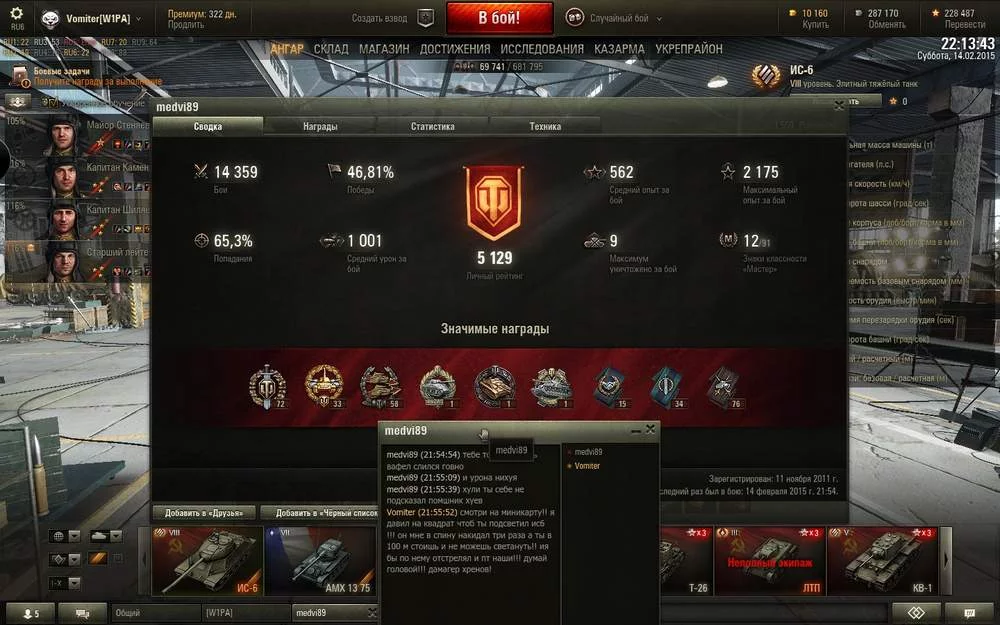Switch to the Техника tab

[545, 127]
